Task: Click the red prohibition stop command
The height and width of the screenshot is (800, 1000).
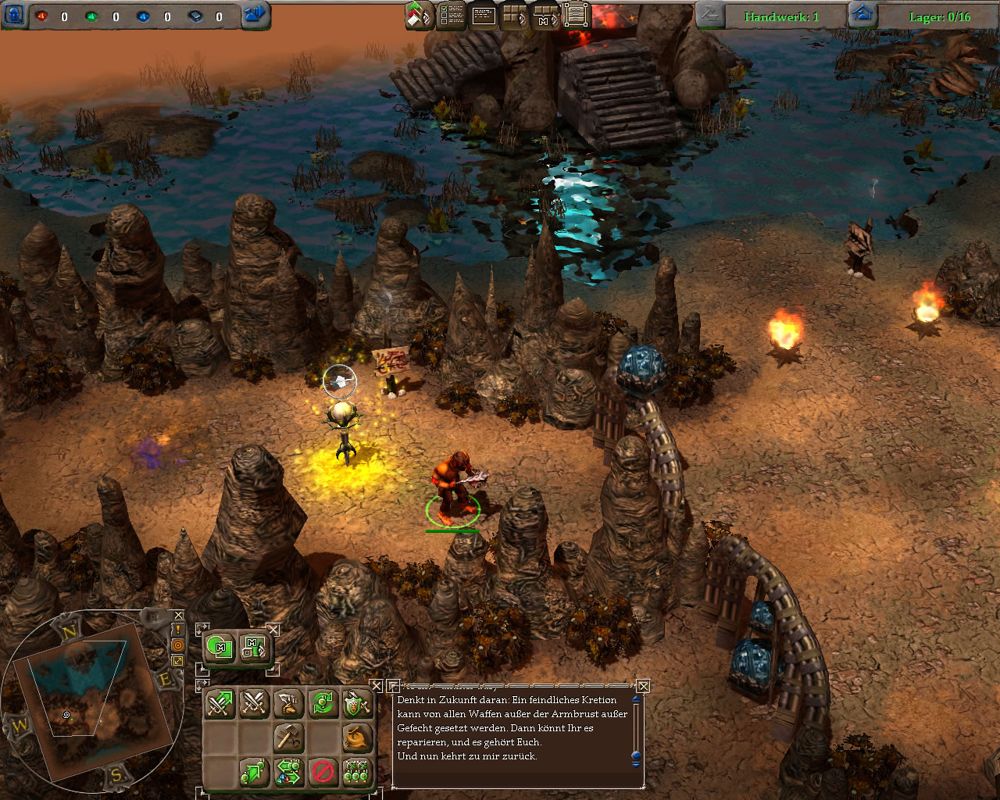Action: (x=322, y=771)
